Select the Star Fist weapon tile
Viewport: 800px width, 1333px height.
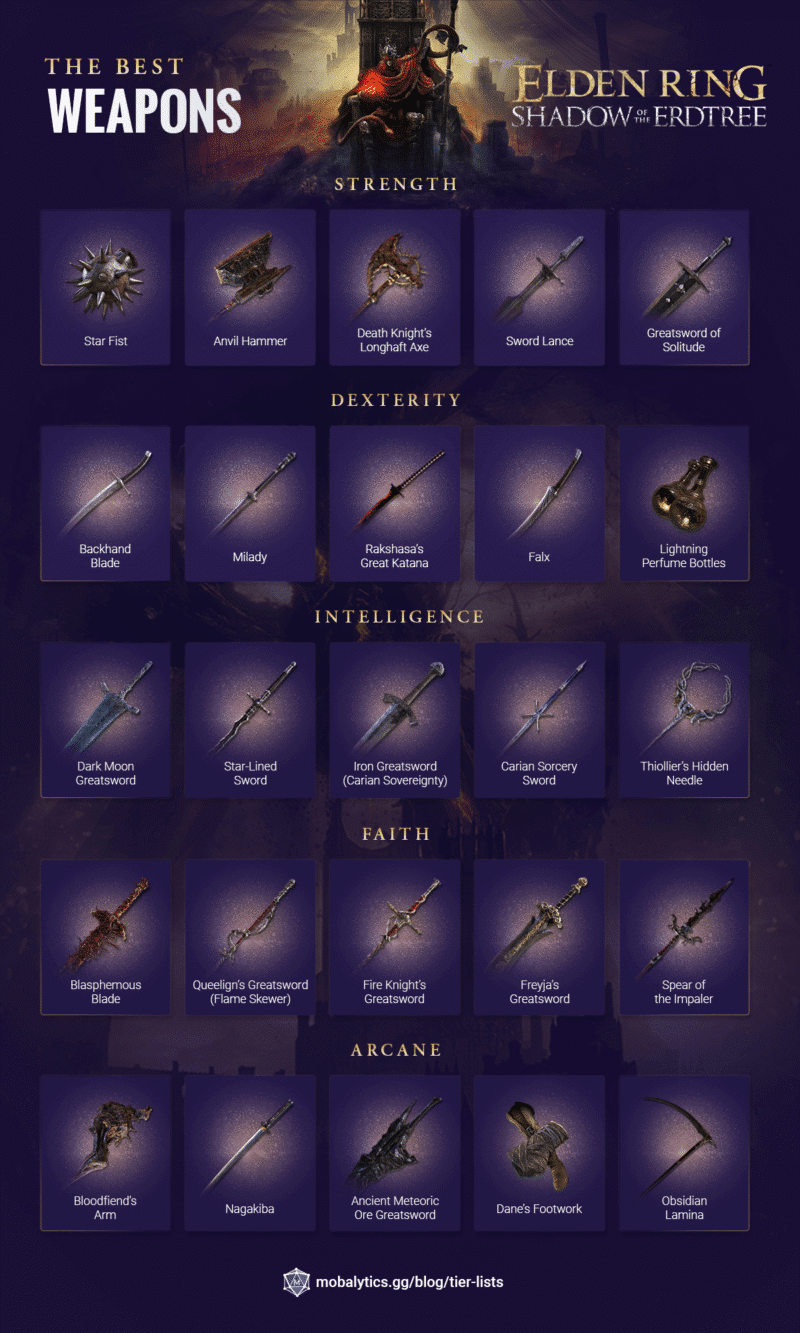pyautogui.click(x=105, y=287)
